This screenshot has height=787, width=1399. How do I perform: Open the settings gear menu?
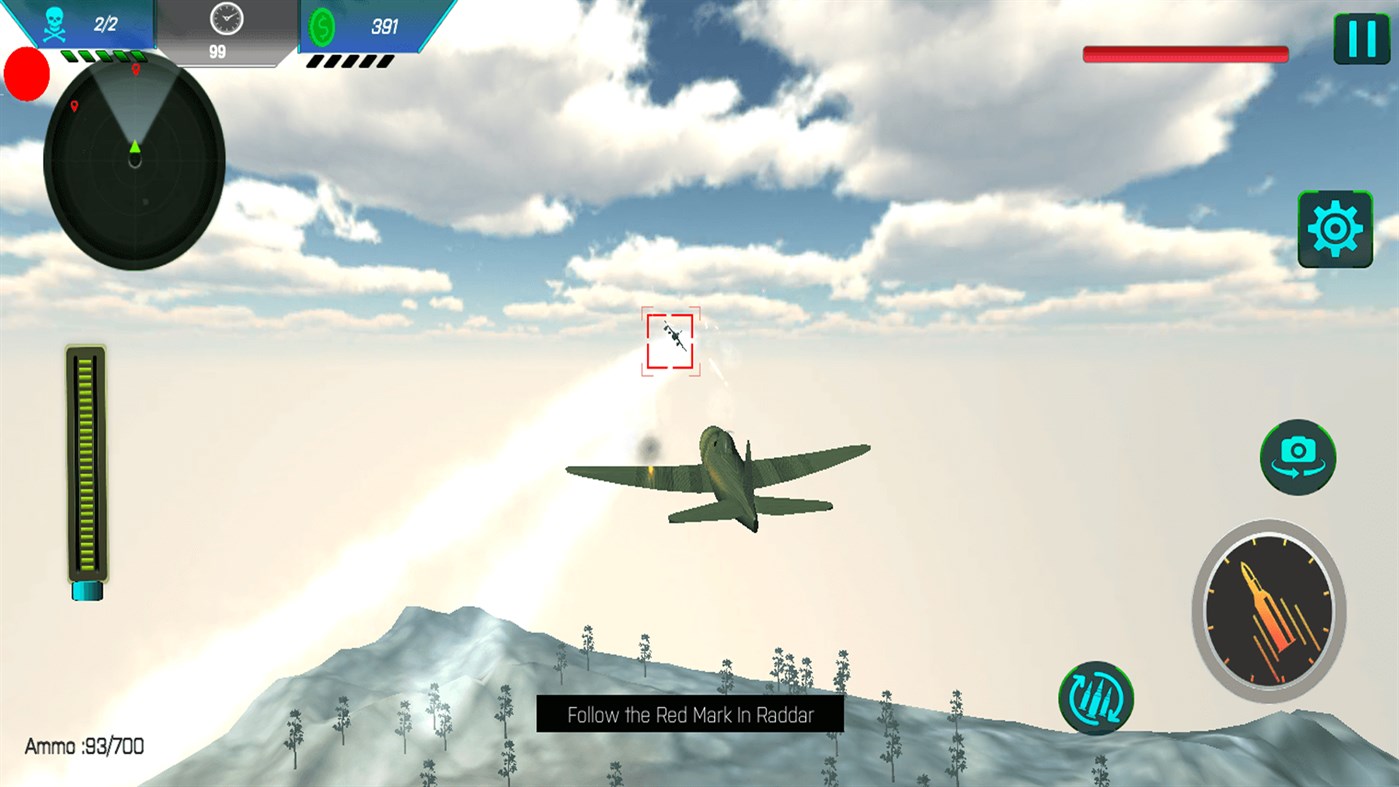(1335, 229)
